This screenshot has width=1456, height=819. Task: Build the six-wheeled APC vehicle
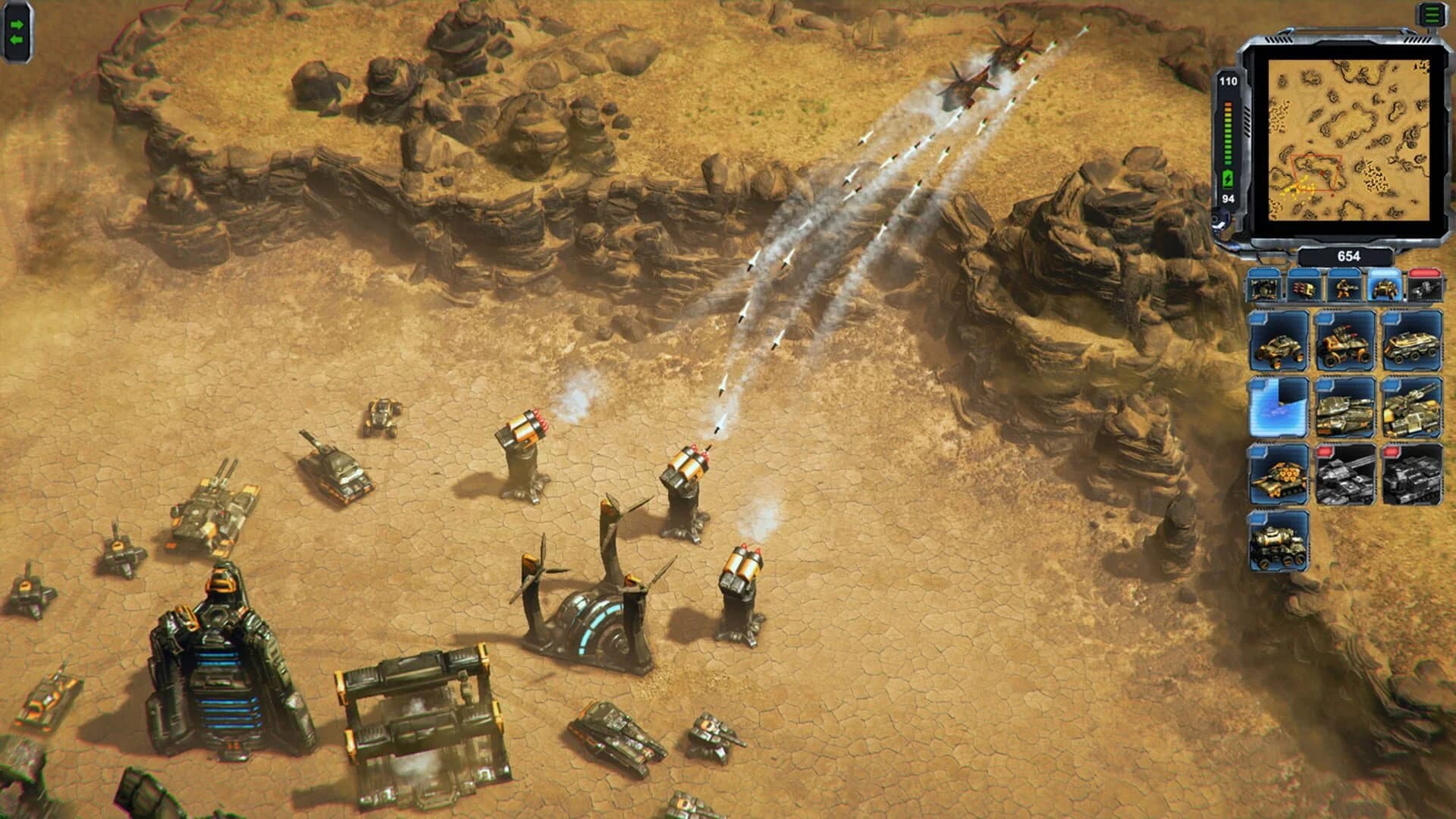tap(1410, 341)
